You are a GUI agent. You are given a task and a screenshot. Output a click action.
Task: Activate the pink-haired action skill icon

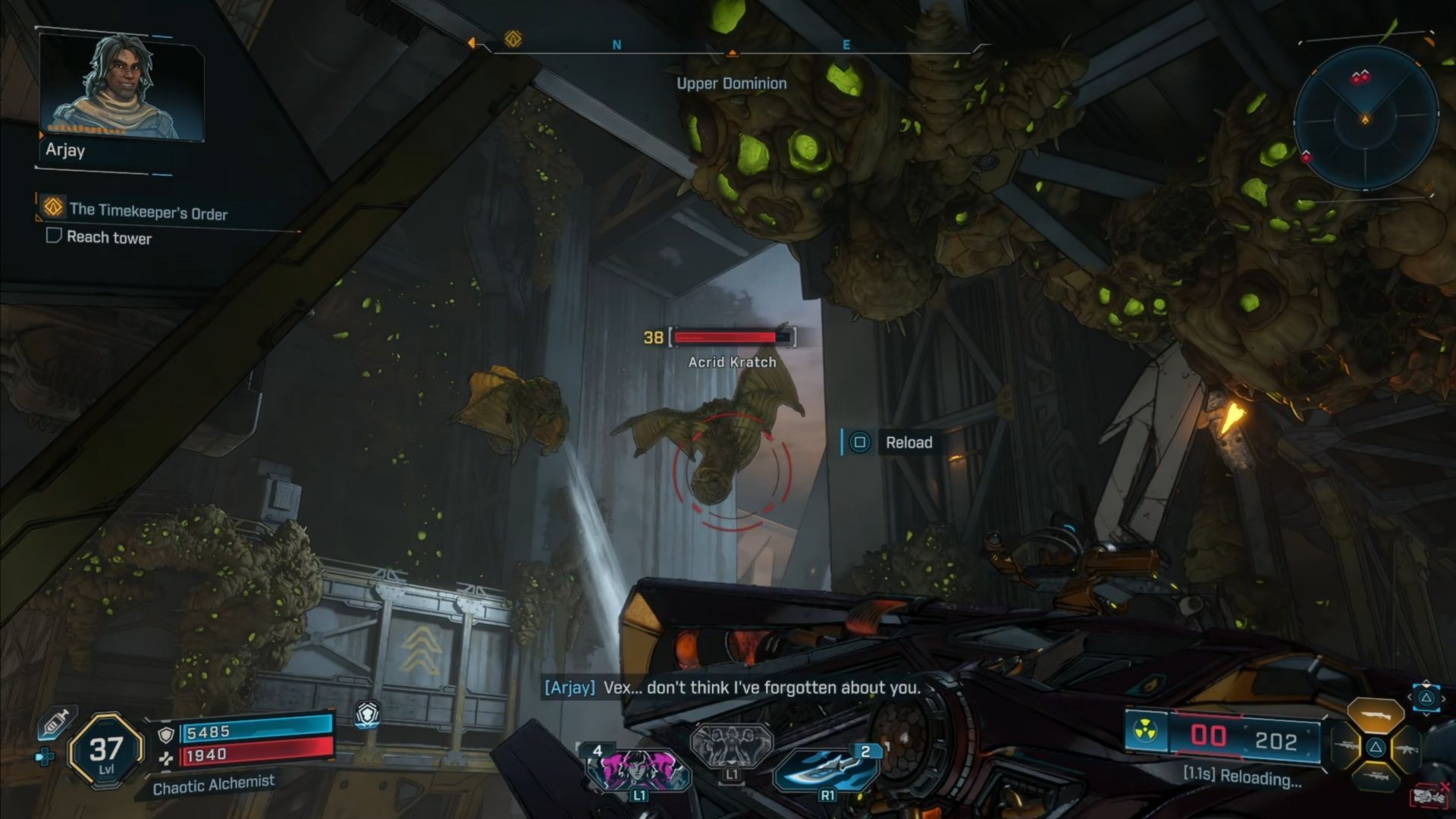coord(638,767)
